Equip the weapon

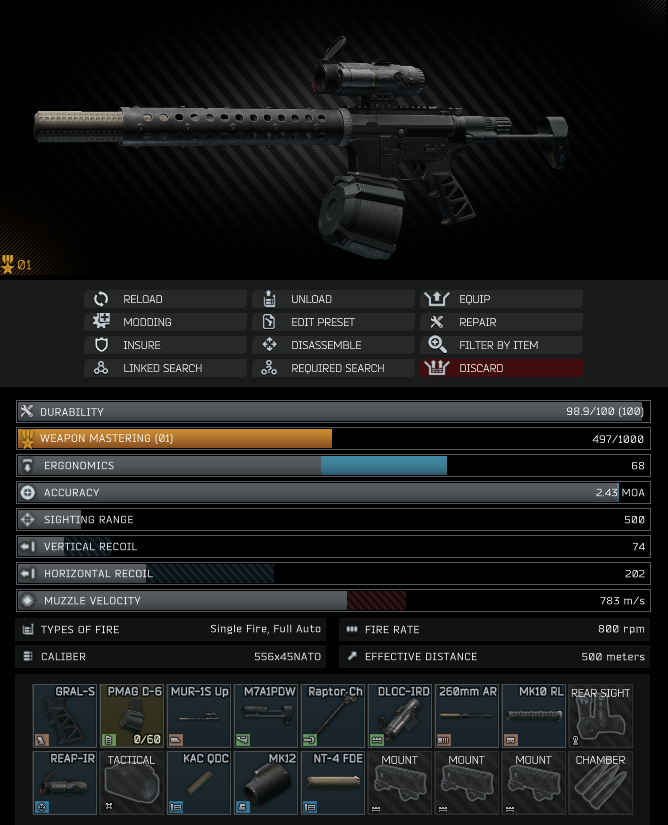point(501,299)
